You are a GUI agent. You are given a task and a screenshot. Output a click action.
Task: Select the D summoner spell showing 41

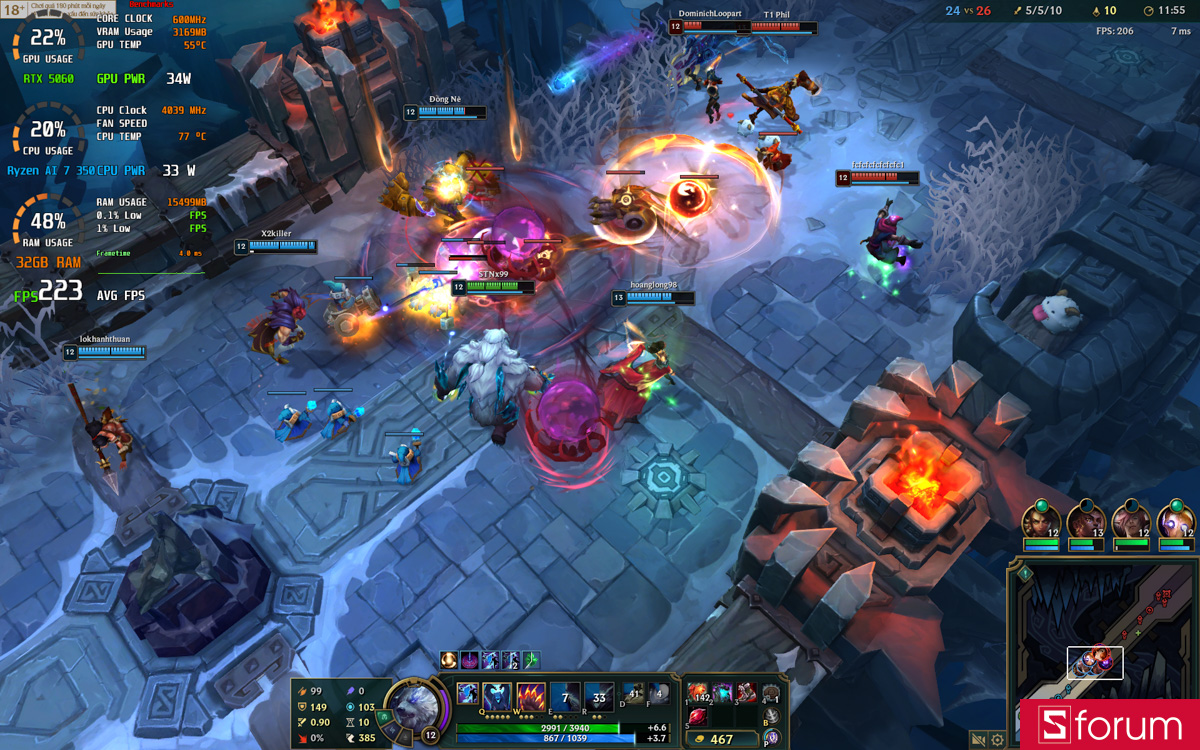(633, 693)
